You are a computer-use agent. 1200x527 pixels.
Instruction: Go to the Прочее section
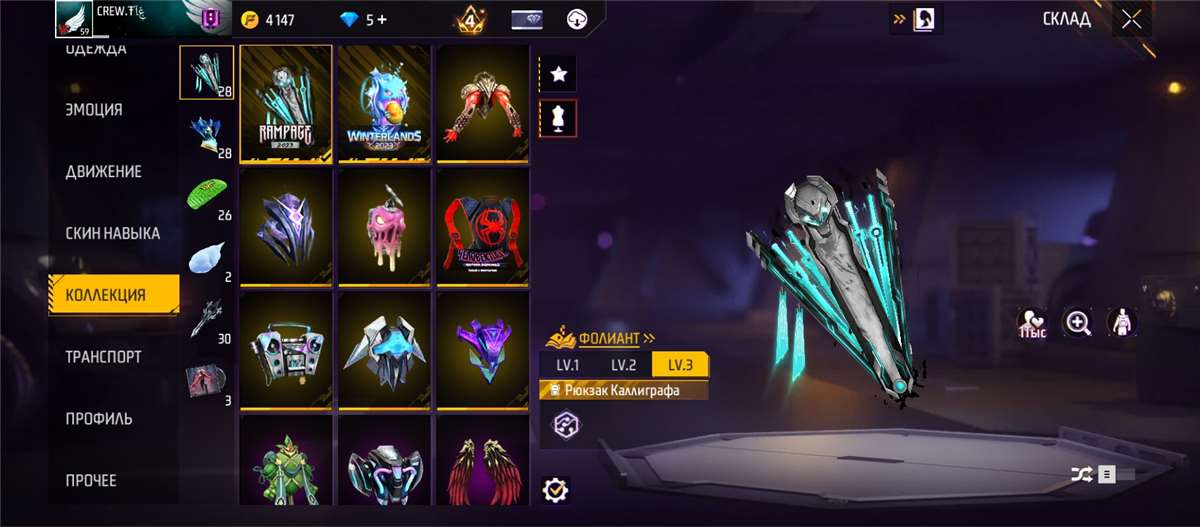(x=91, y=481)
